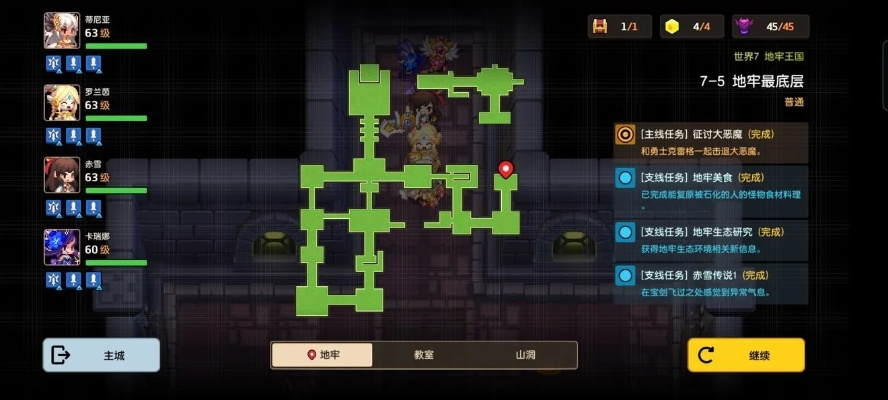The height and width of the screenshot is (400, 888).
Task: Select the 赤雪传说1 side quest entry
Action: 711,283
